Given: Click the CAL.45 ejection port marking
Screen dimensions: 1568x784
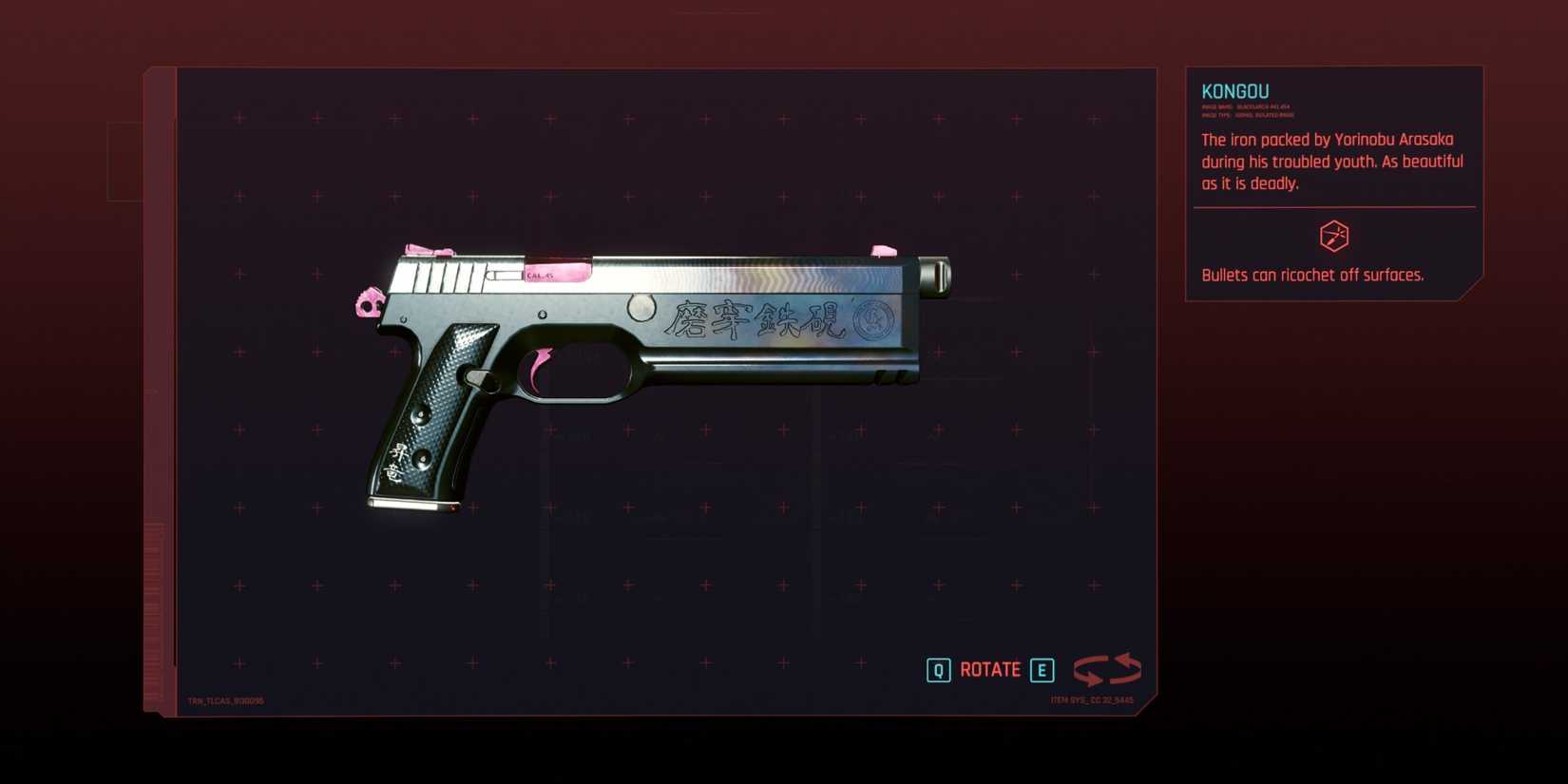Looking at the screenshot, I should 540,277.
